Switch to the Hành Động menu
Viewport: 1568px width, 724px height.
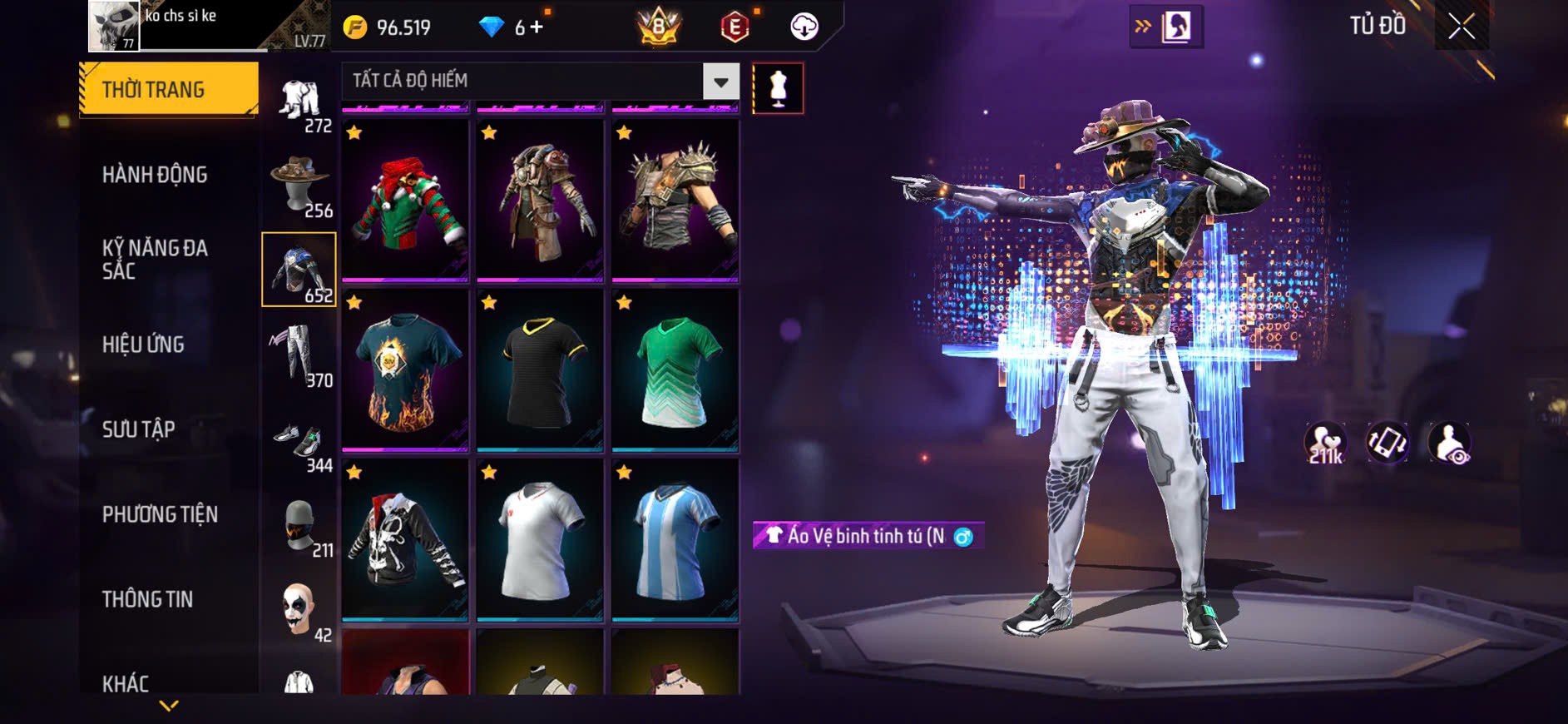coord(155,175)
